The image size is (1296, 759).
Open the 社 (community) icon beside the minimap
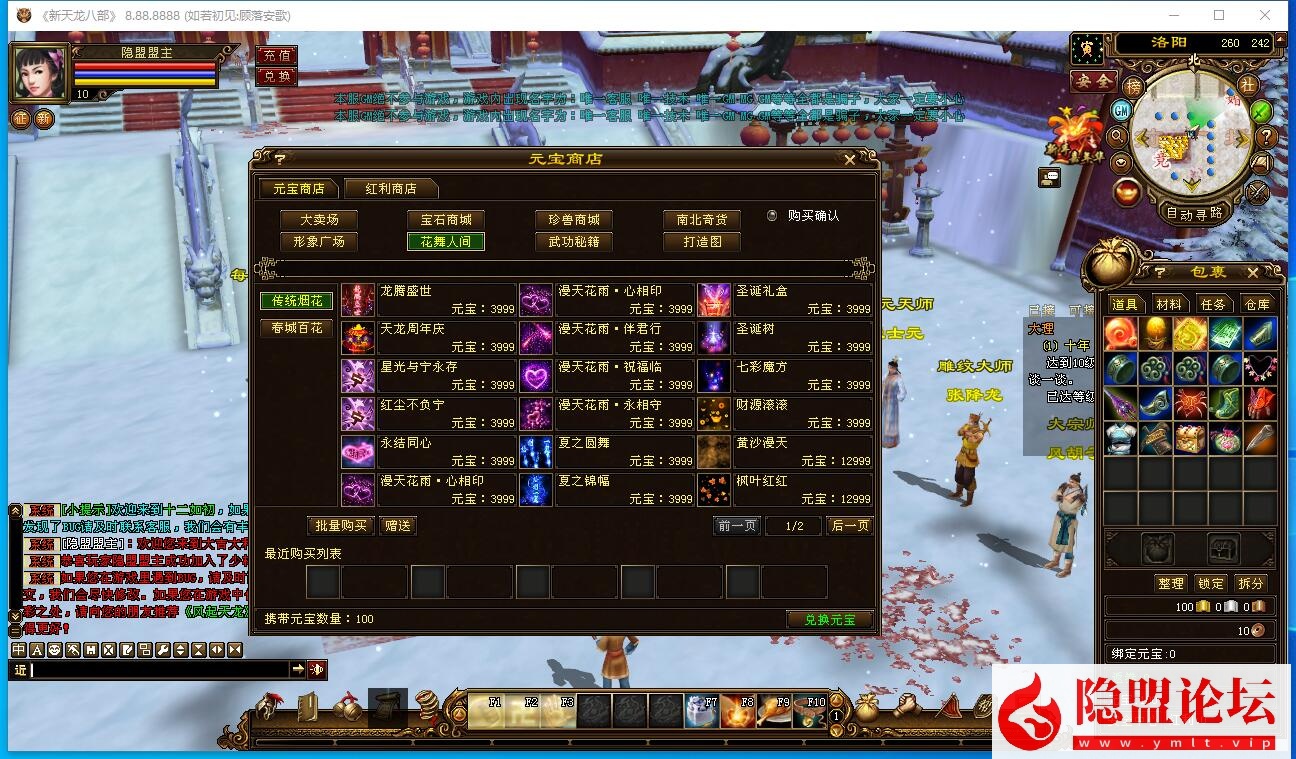tap(1249, 85)
